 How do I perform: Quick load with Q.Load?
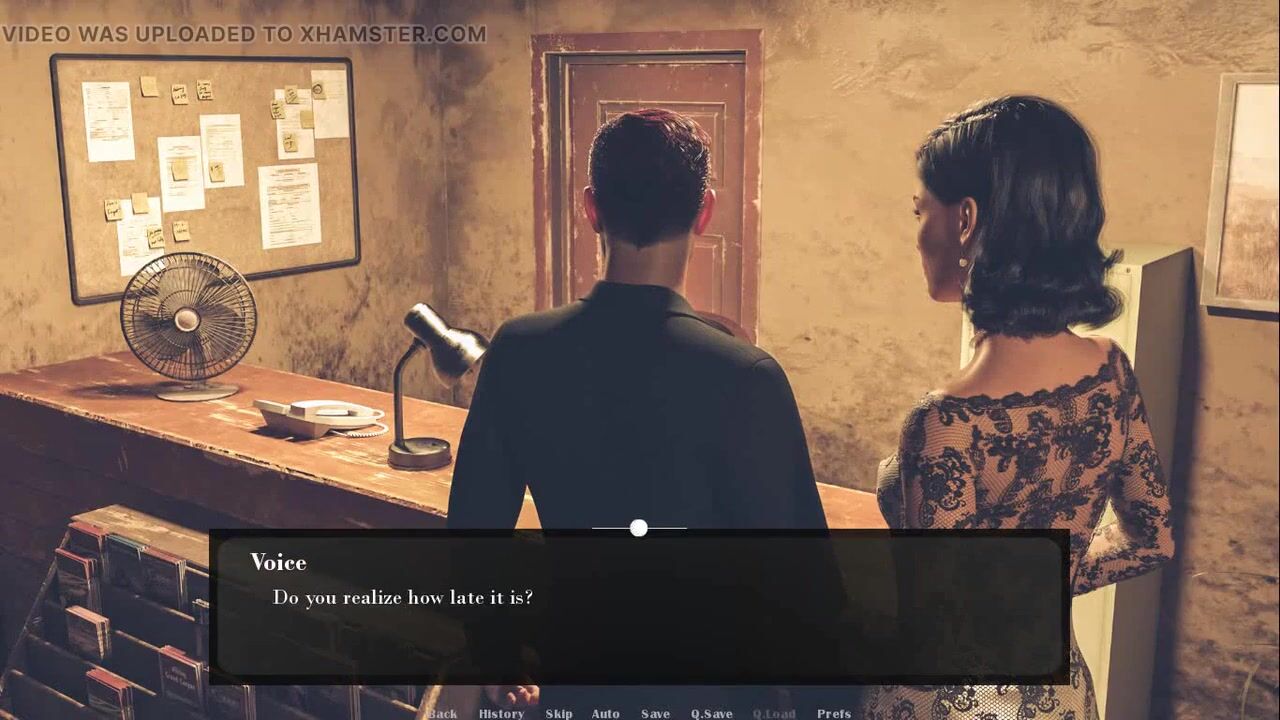tap(773, 713)
